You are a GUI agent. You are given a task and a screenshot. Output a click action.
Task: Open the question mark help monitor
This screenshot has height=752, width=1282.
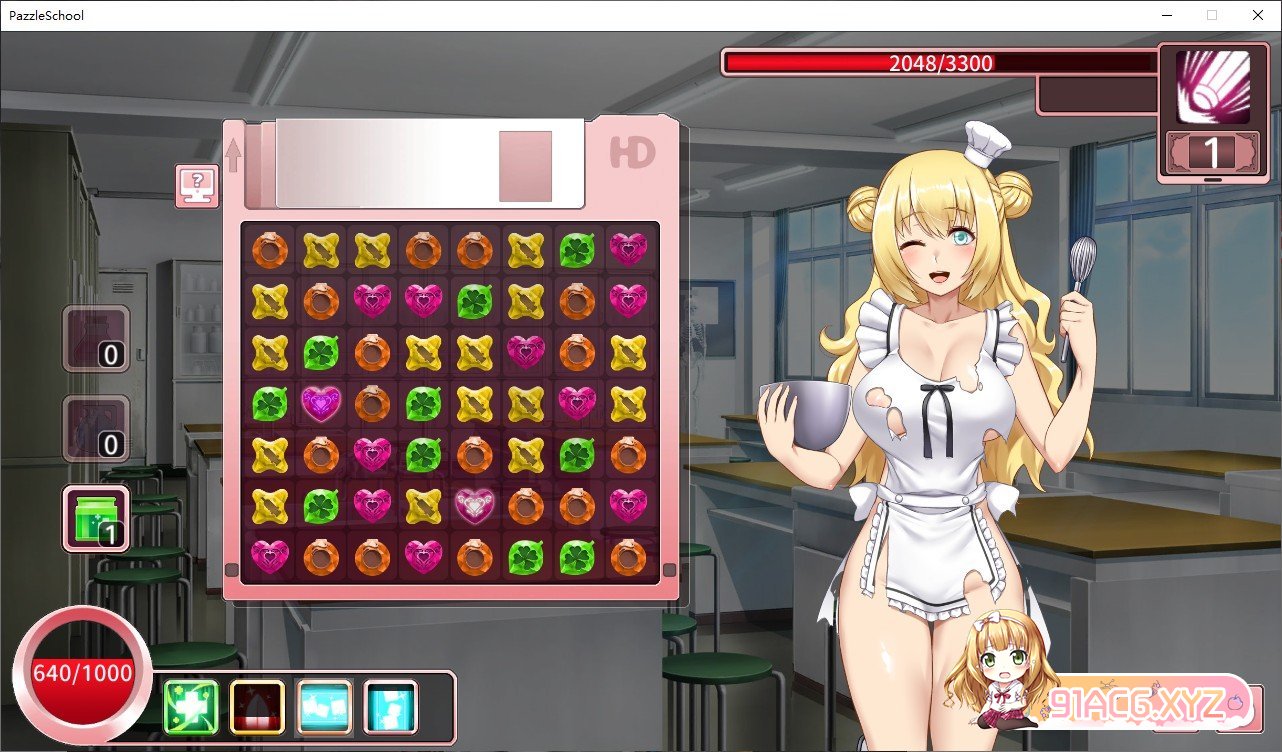click(197, 186)
